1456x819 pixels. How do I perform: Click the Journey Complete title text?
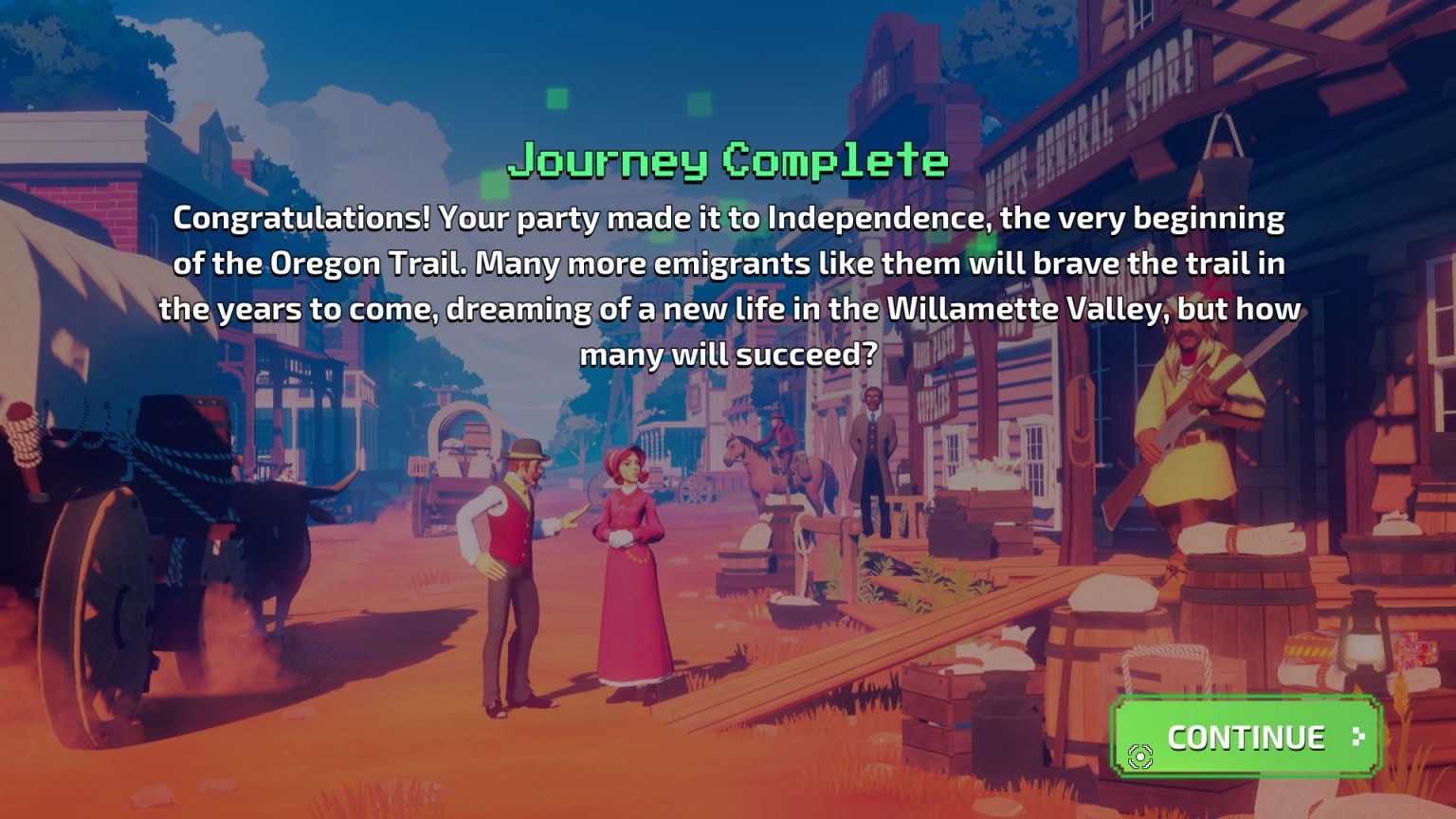[728, 161]
